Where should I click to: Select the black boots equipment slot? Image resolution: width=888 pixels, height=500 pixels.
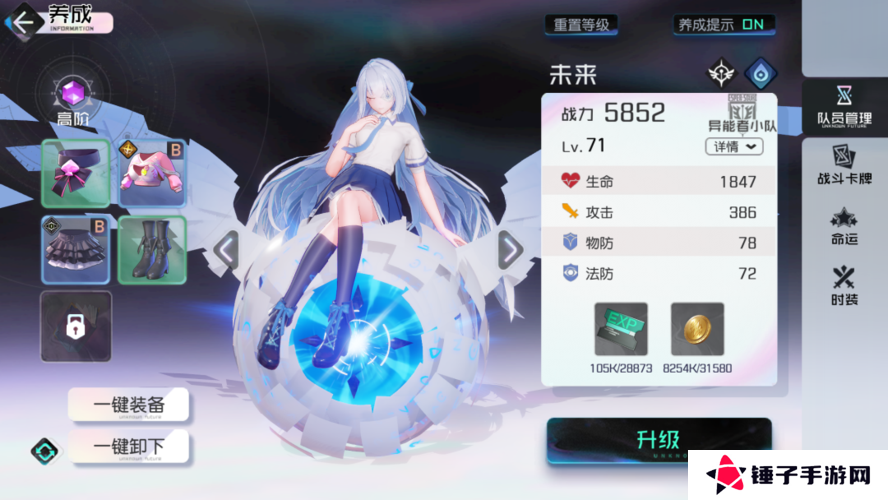(152, 249)
